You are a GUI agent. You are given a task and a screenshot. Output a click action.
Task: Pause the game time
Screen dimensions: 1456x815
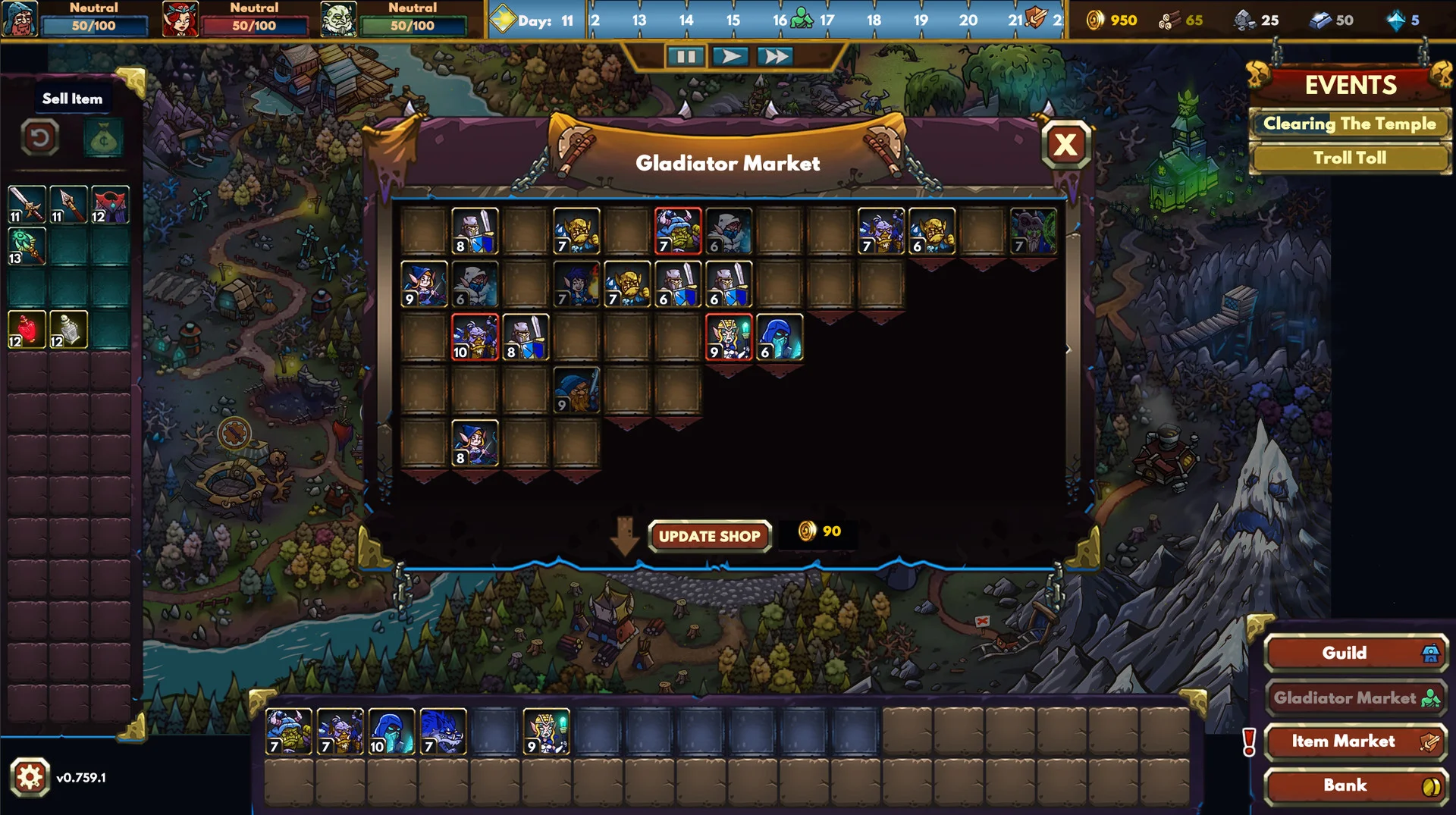[x=686, y=57]
